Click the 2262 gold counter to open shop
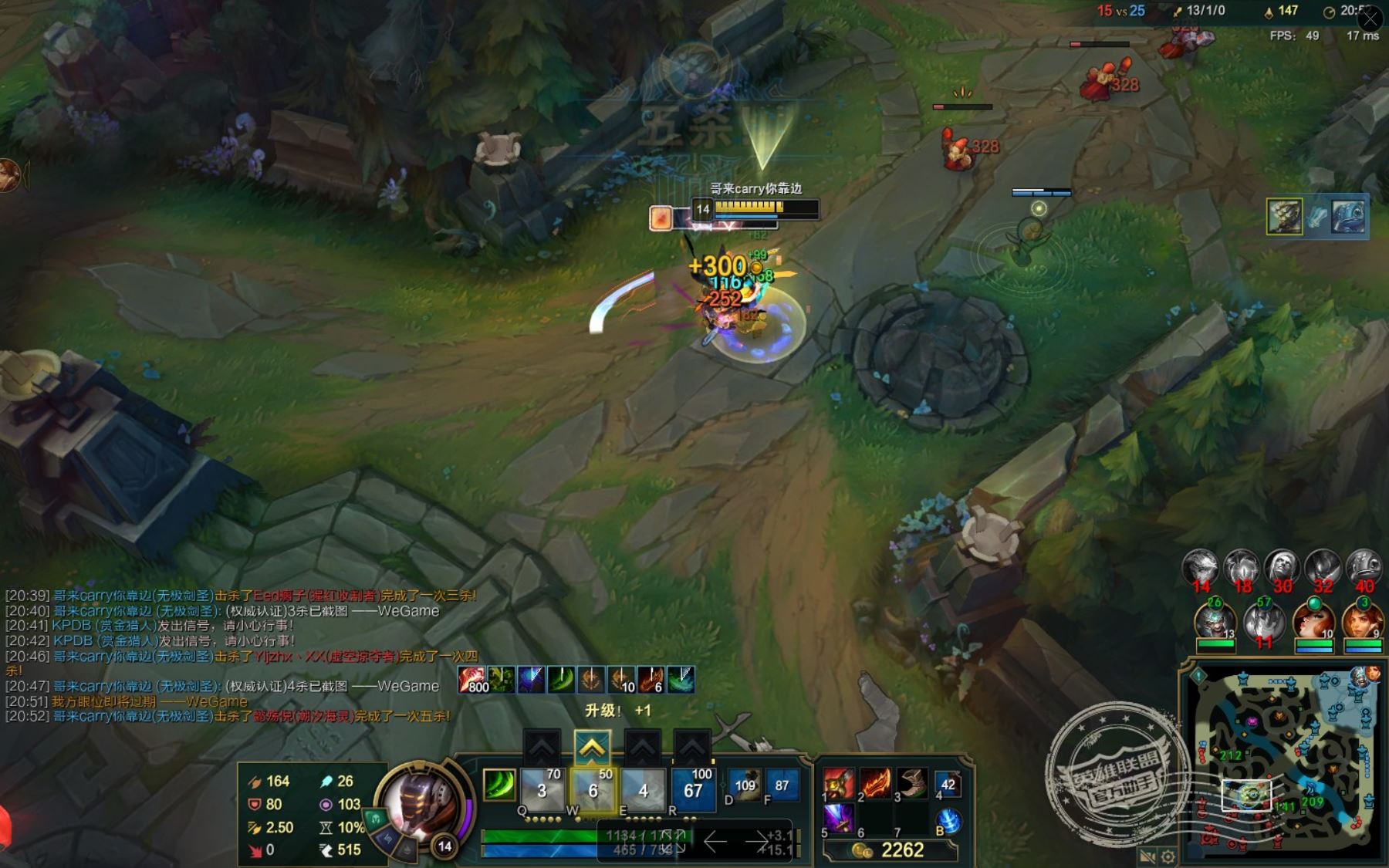 tap(903, 850)
